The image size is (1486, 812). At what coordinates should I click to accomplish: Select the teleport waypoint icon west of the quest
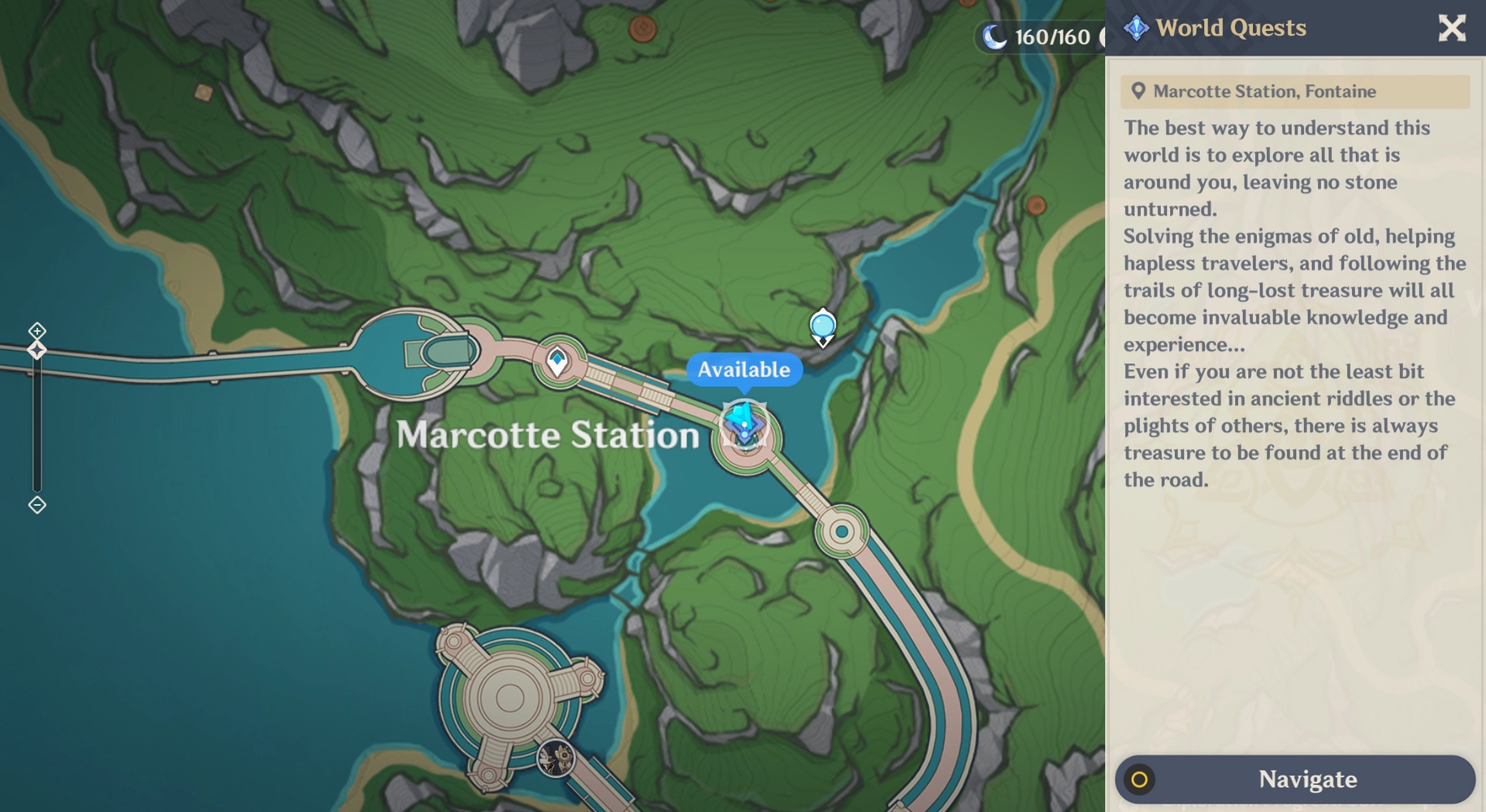tap(557, 360)
